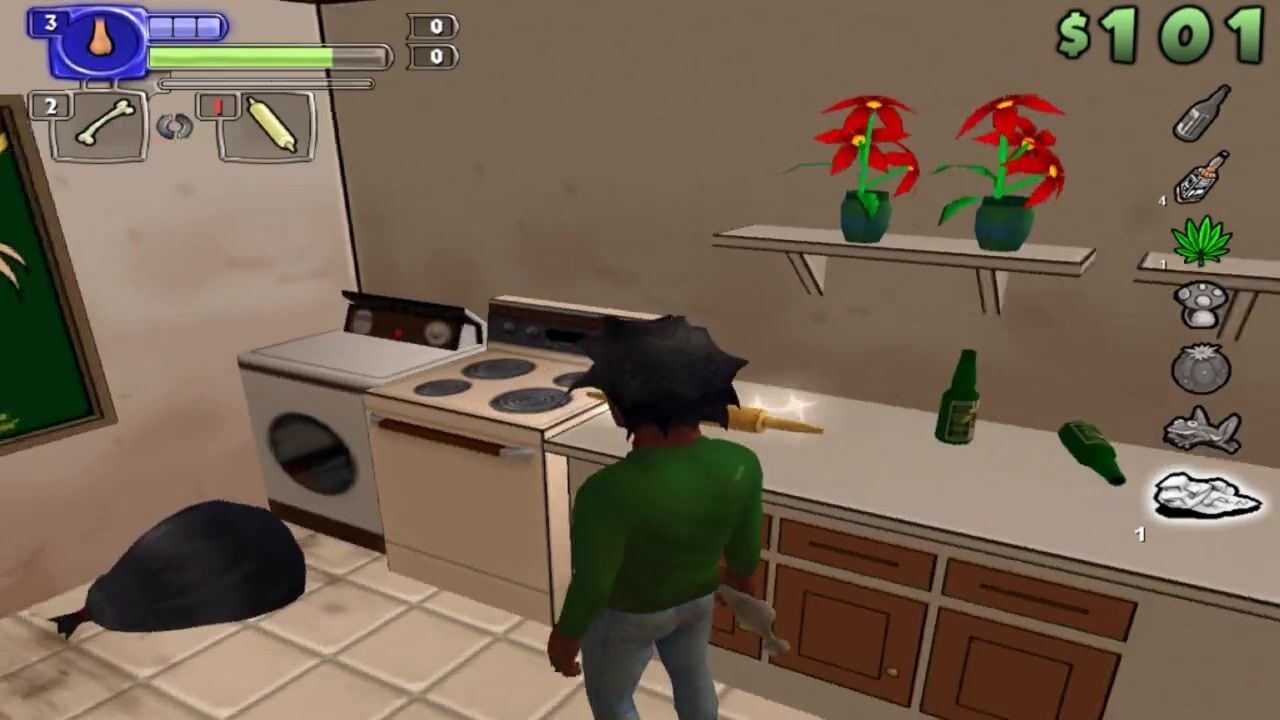Image resolution: width=1280 pixels, height=720 pixels.
Task: Select the mushroom item icon
Action: (x=1200, y=304)
